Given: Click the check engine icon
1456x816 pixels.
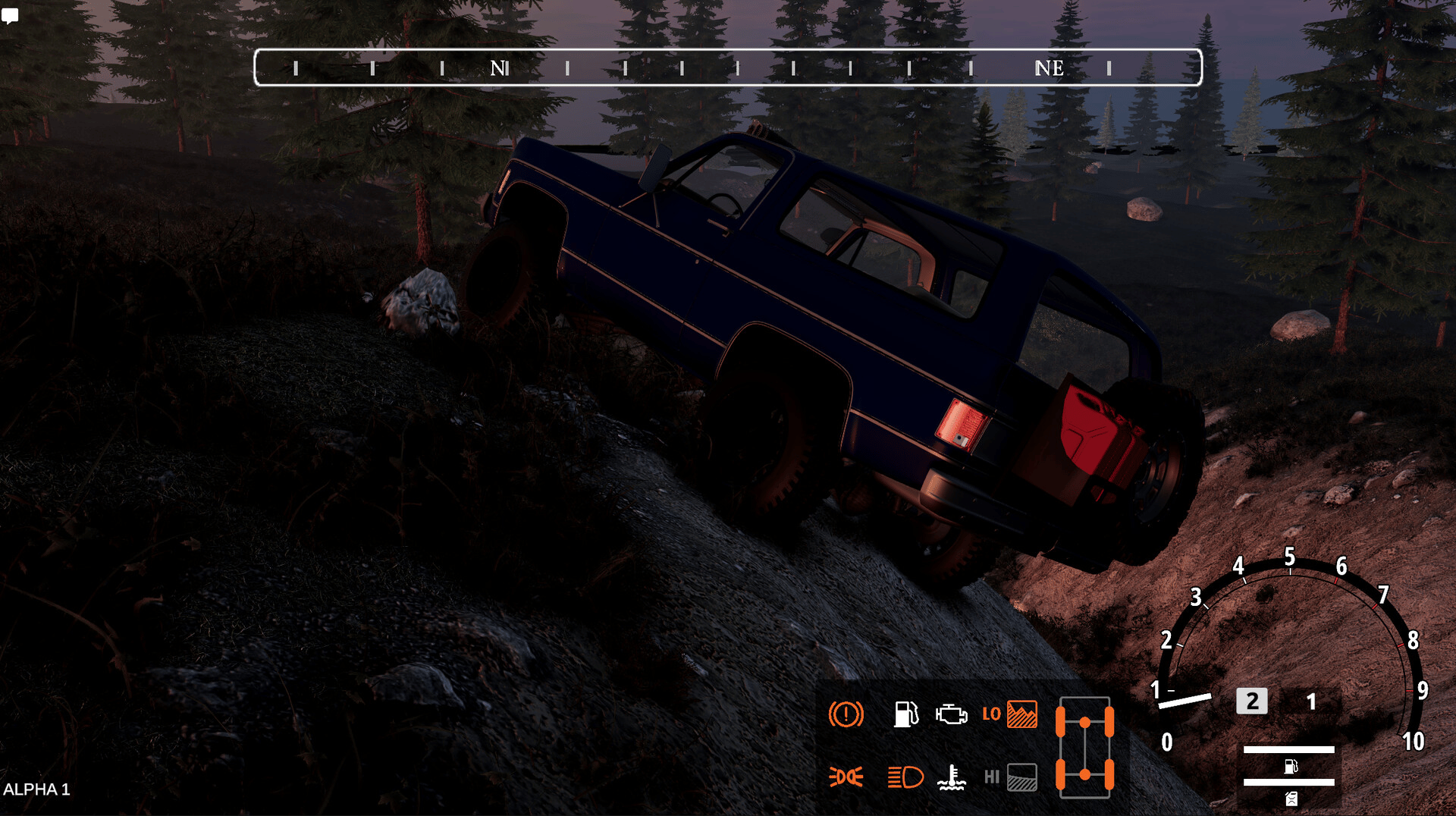Looking at the screenshot, I should pyautogui.click(x=951, y=714).
